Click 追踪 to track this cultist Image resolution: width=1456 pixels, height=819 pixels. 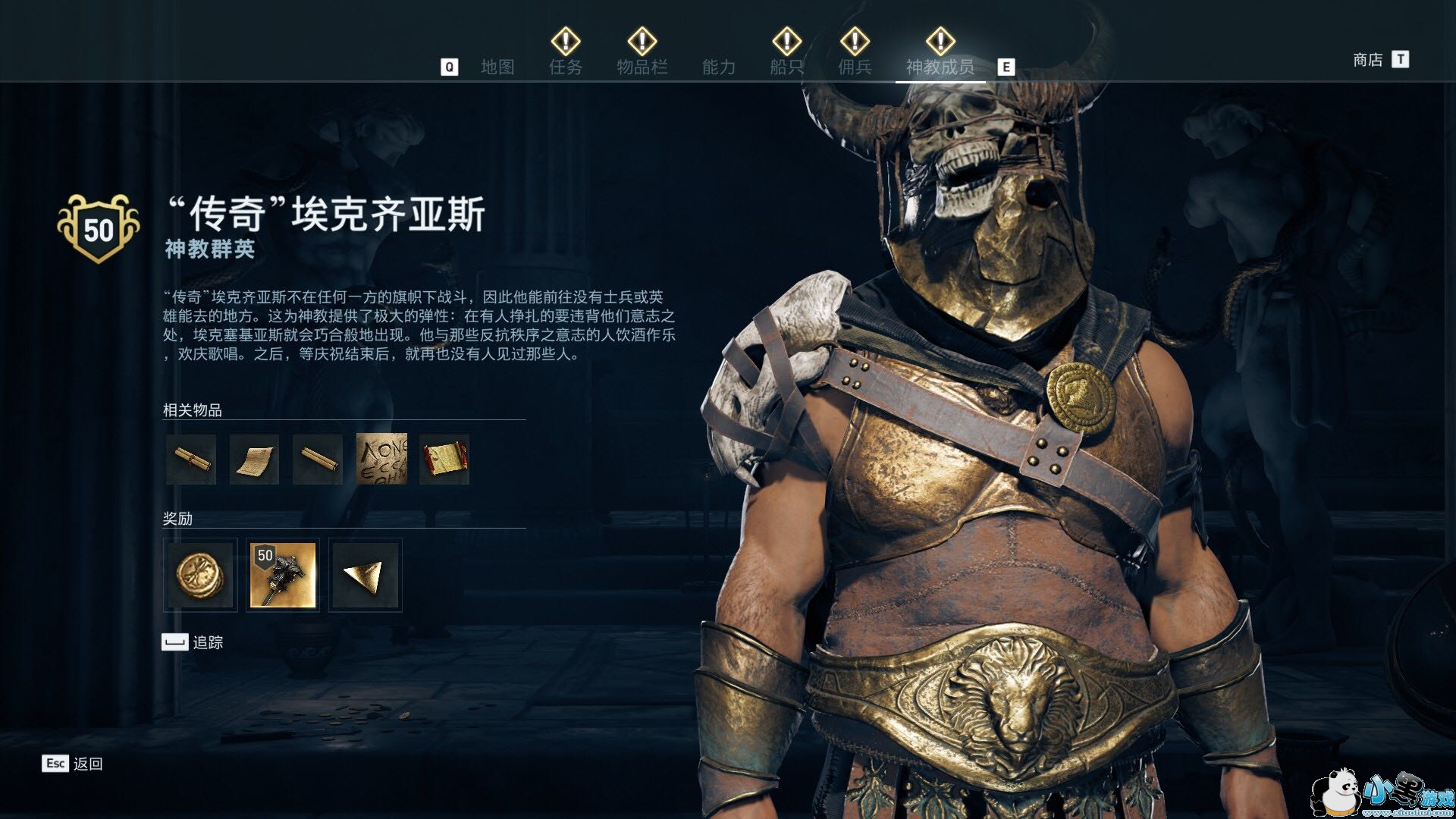tap(193, 642)
